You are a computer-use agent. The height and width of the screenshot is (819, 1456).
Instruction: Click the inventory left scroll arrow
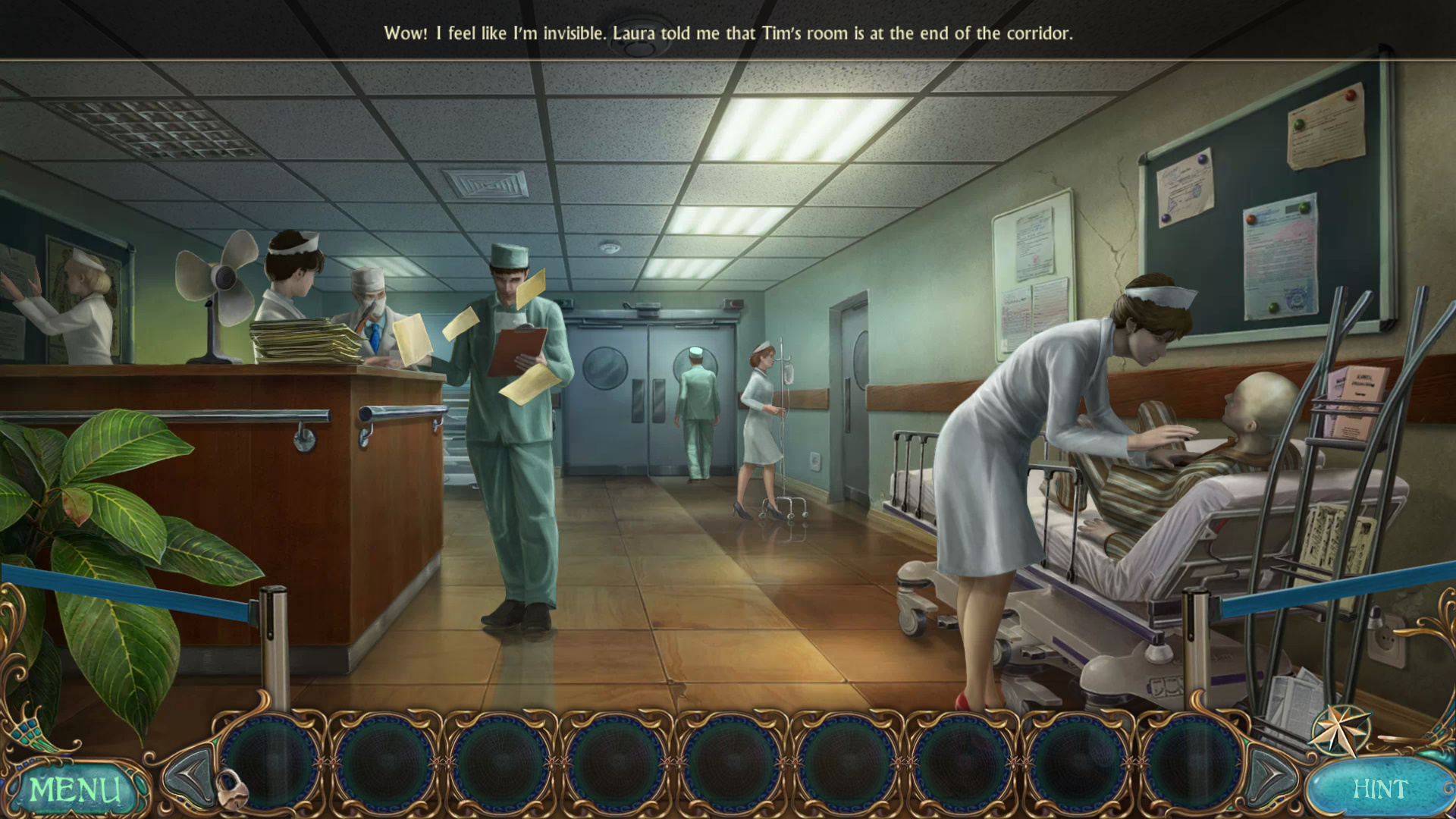189,775
